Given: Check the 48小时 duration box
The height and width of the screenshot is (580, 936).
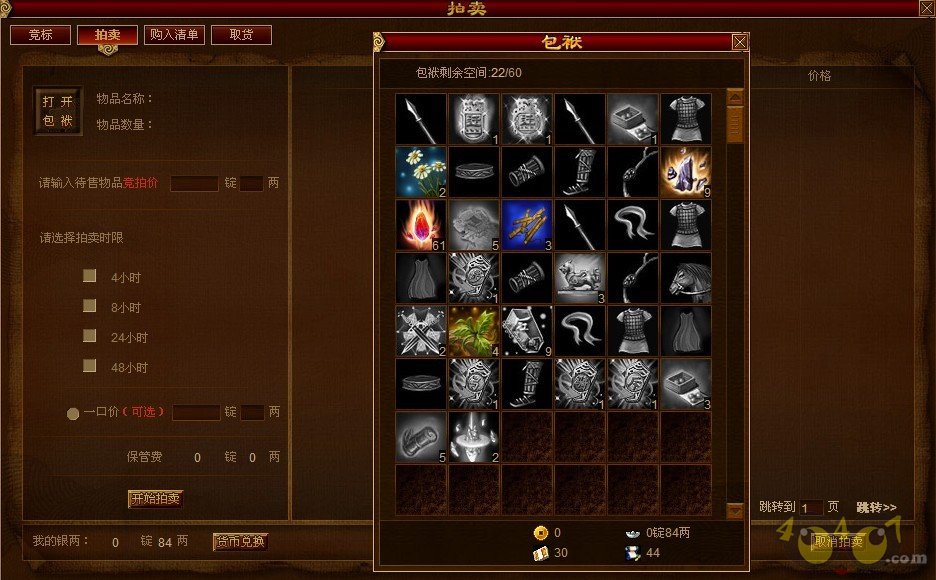Looking at the screenshot, I should [x=90, y=366].
